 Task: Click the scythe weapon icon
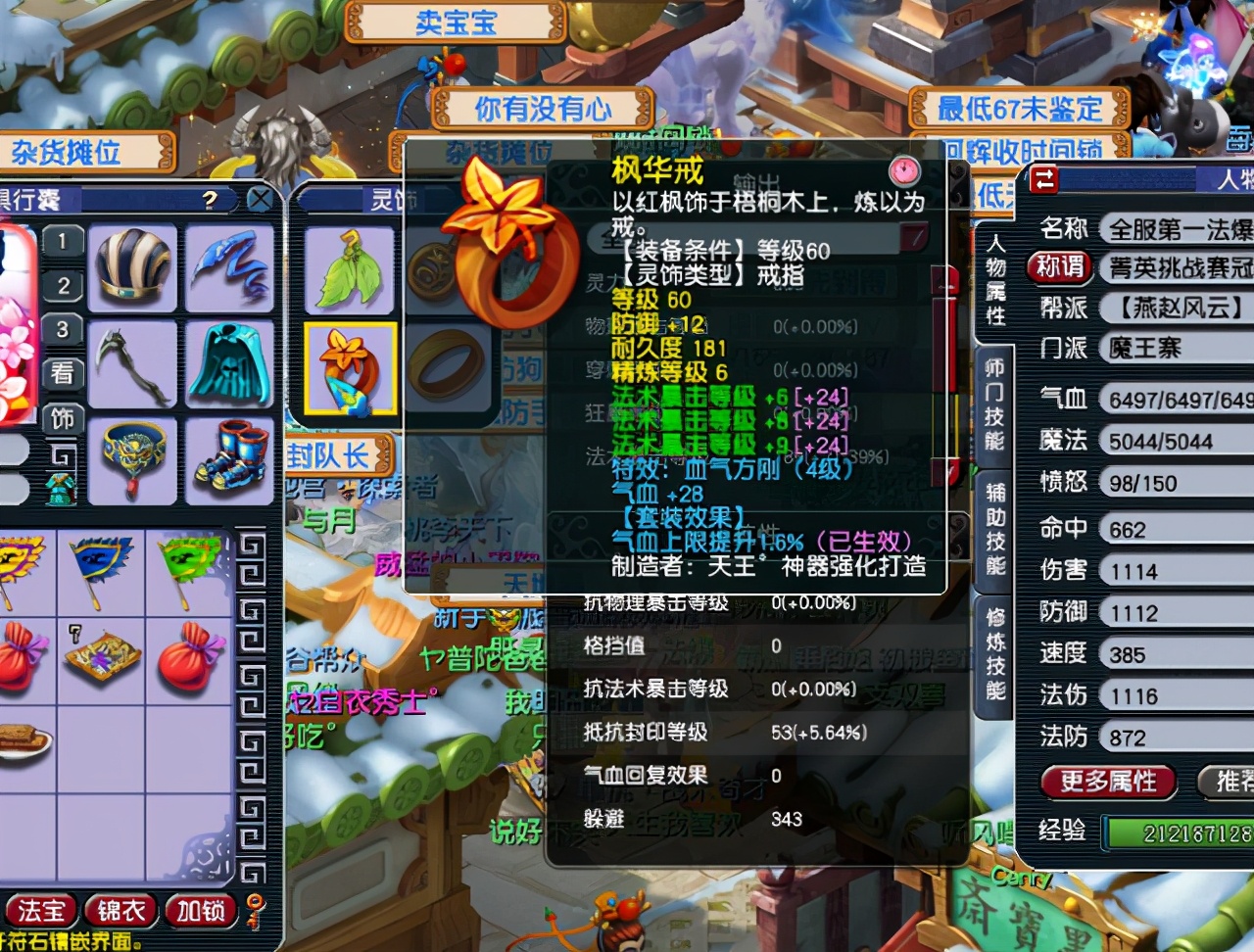tap(134, 367)
